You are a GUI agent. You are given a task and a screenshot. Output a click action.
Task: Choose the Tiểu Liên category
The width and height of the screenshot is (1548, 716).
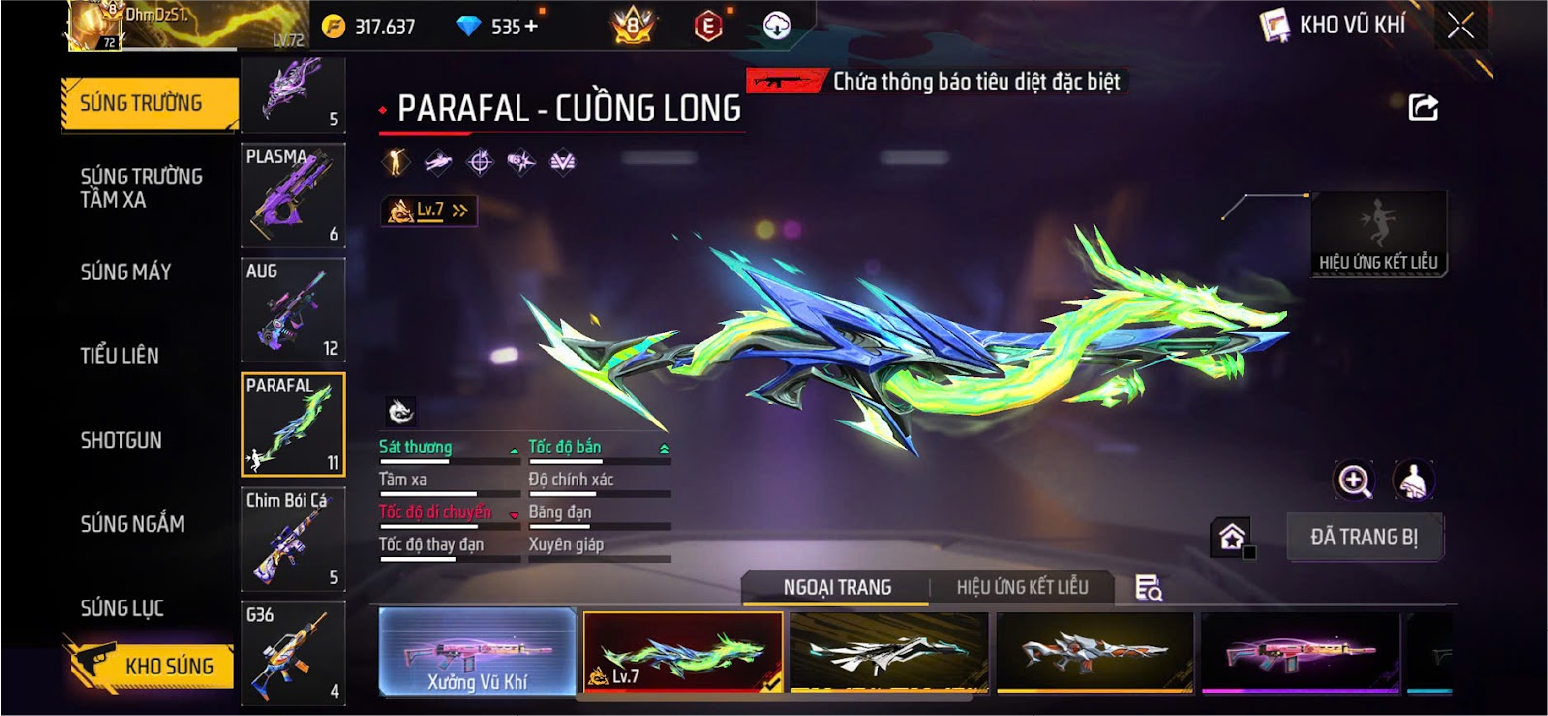pyautogui.click(x=120, y=356)
